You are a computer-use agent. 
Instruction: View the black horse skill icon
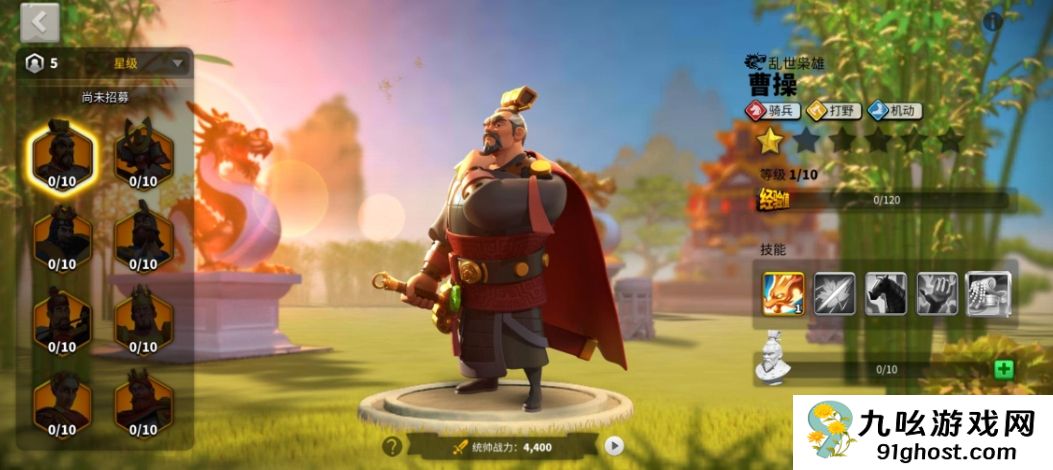(886, 294)
